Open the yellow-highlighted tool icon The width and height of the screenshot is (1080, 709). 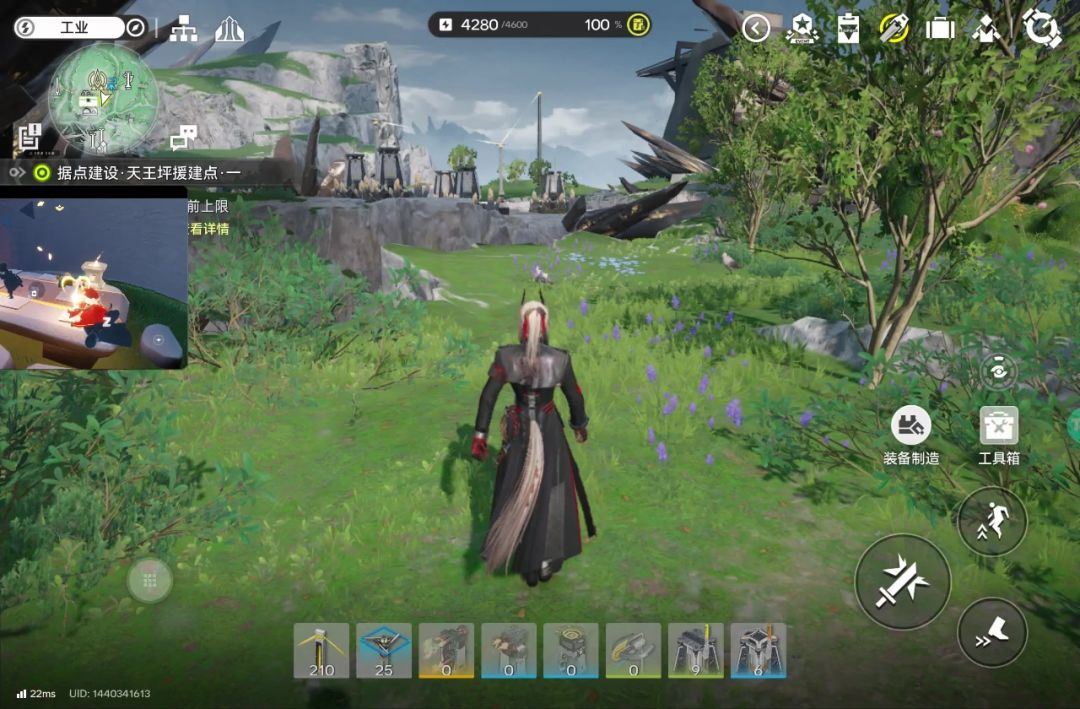(894, 28)
